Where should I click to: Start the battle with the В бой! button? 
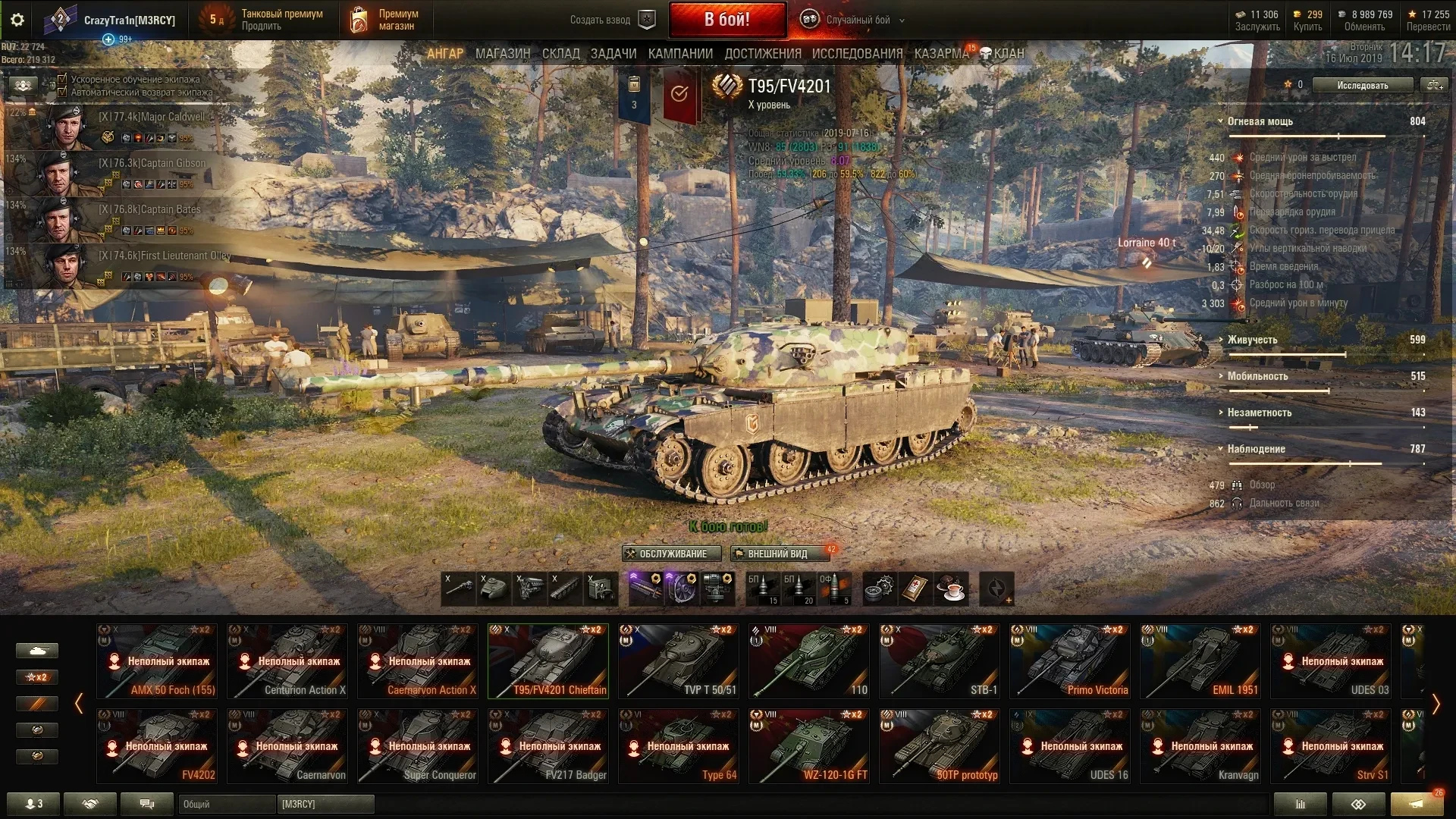726,20
